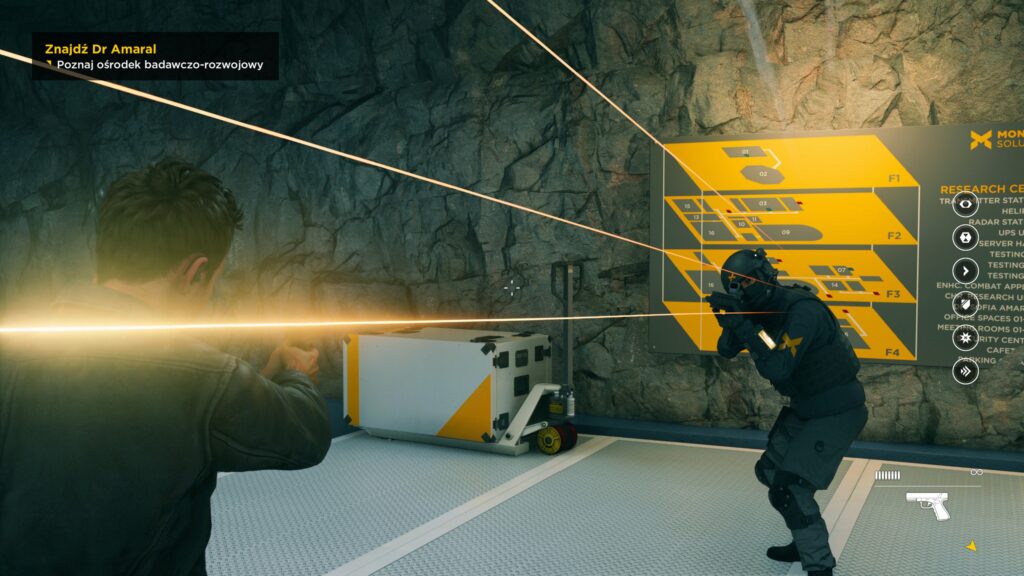Click the yellow arrow objective marker
Screen dimensions: 1024x576
pyautogui.click(x=971, y=547)
